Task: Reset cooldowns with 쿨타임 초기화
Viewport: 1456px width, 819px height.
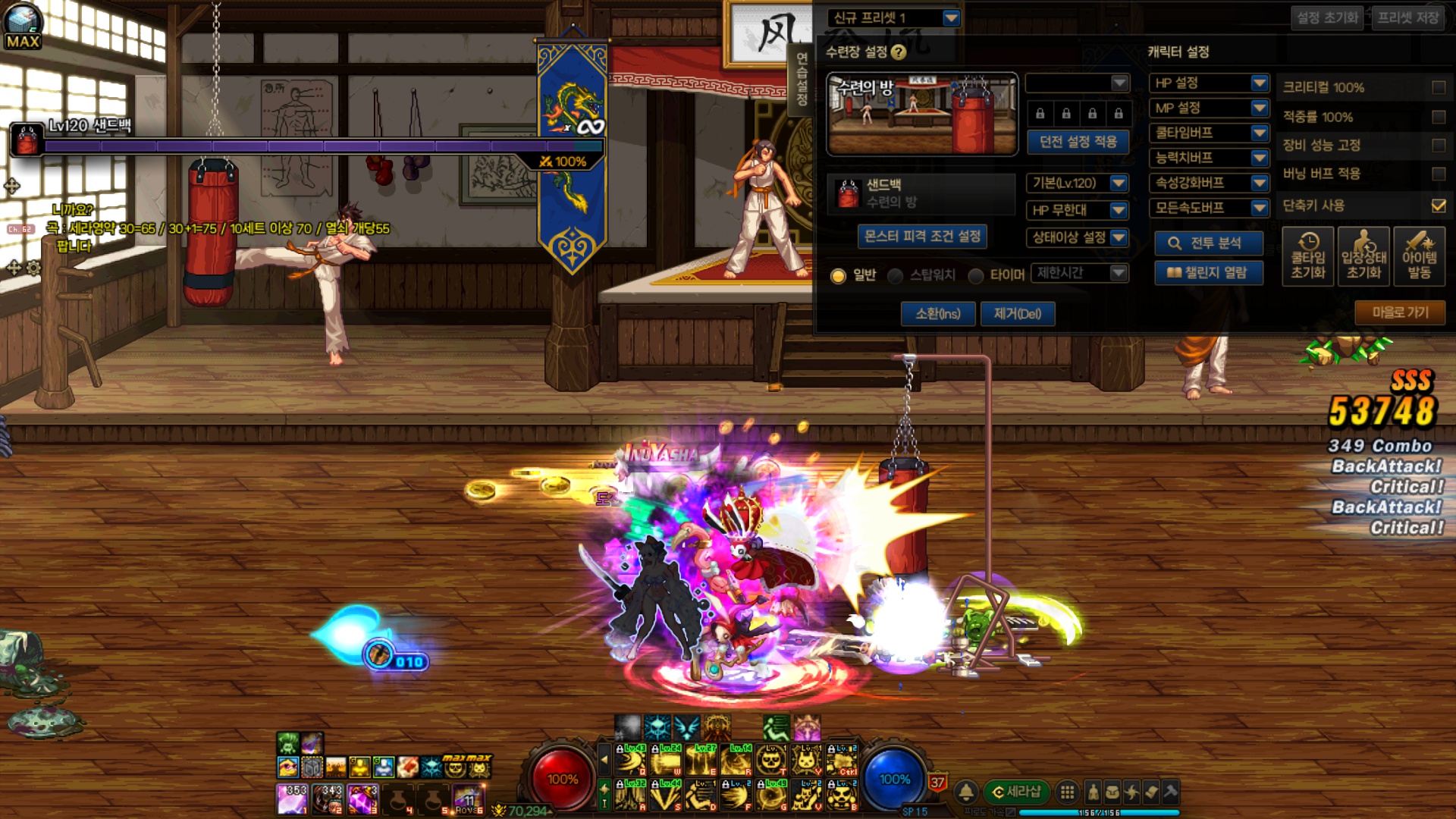Action: [1307, 257]
